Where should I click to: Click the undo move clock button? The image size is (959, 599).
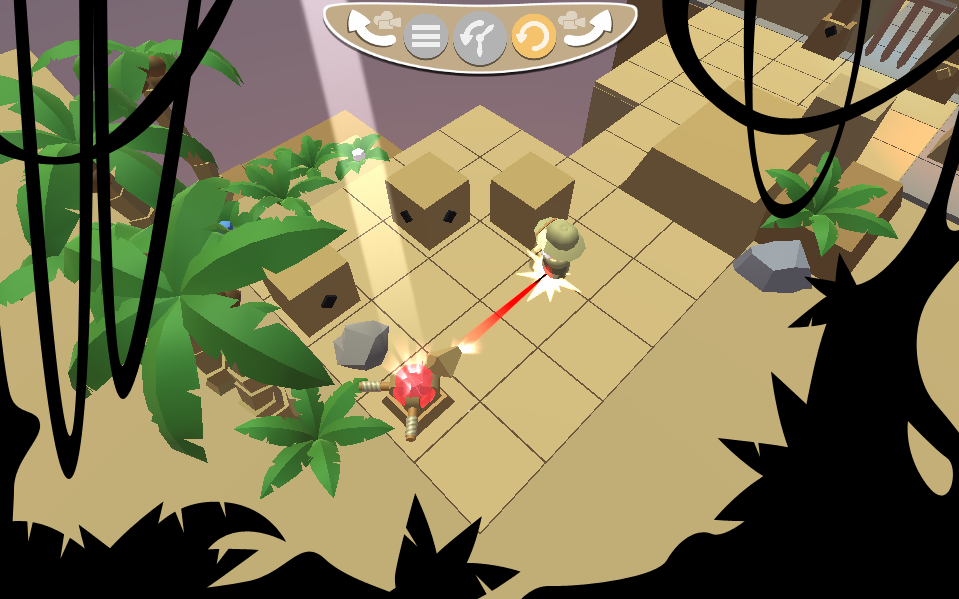point(479,38)
